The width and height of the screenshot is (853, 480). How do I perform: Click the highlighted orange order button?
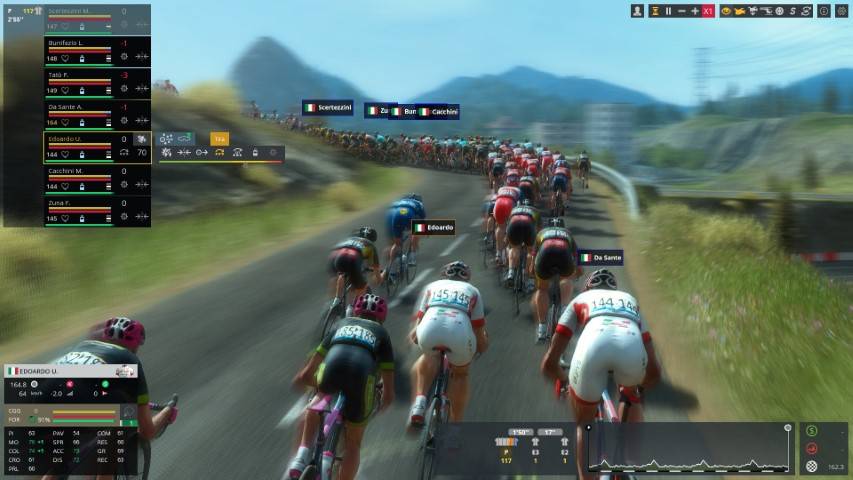[x=219, y=139]
